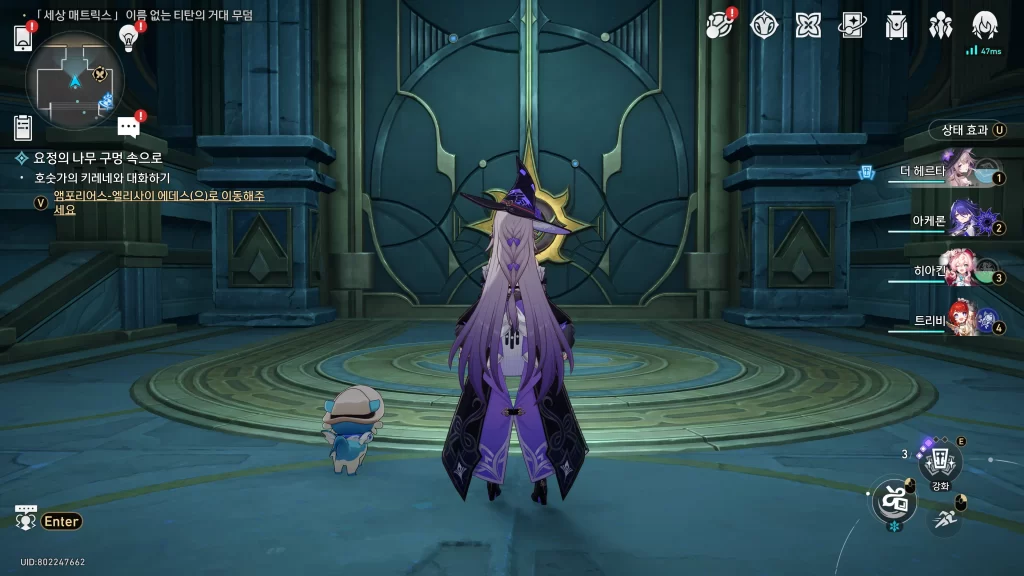Switch to party member 아케론
Screen dimensions: 1024x576
tap(960, 220)
